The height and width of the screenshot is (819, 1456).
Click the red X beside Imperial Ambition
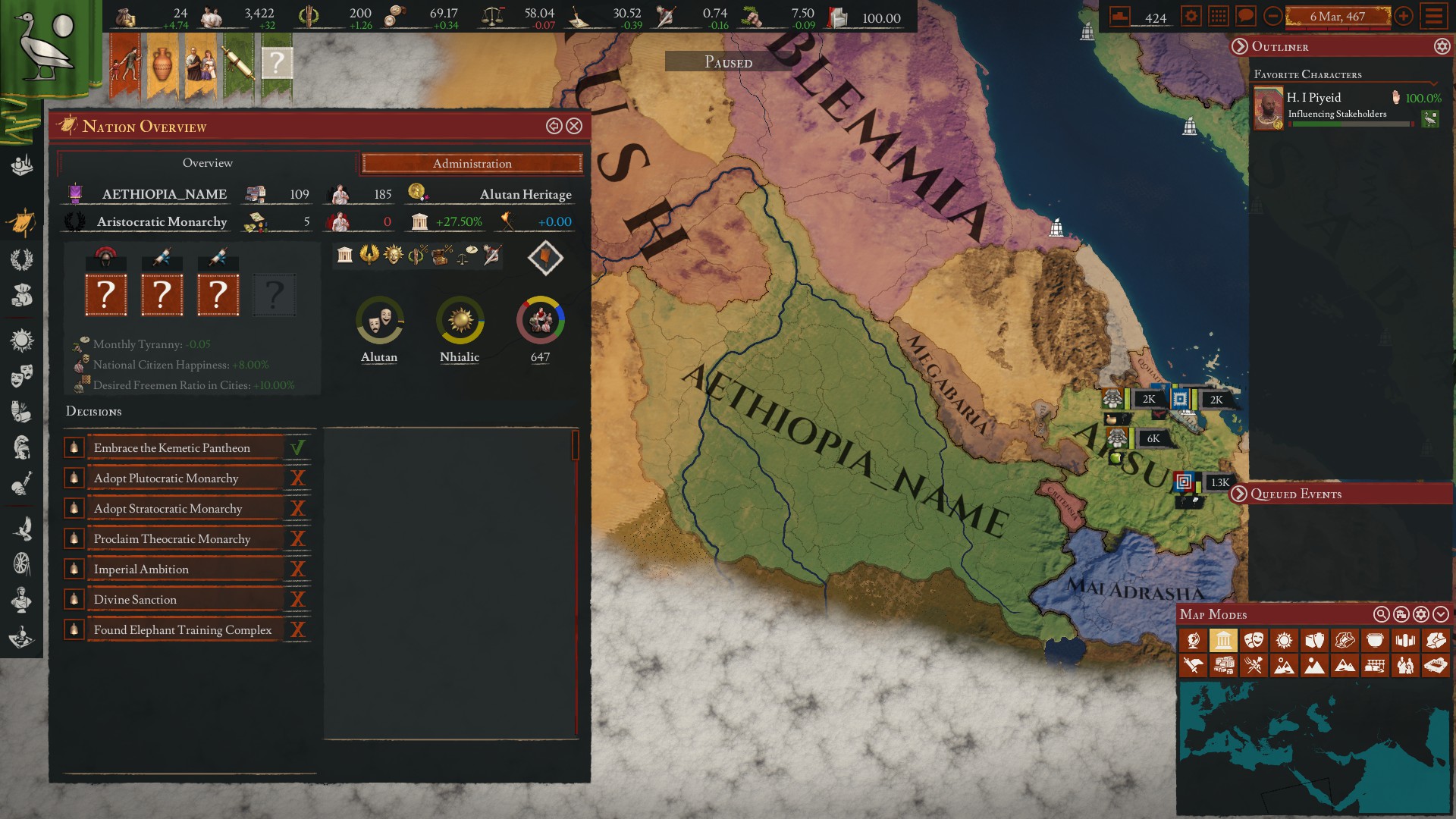299,569
